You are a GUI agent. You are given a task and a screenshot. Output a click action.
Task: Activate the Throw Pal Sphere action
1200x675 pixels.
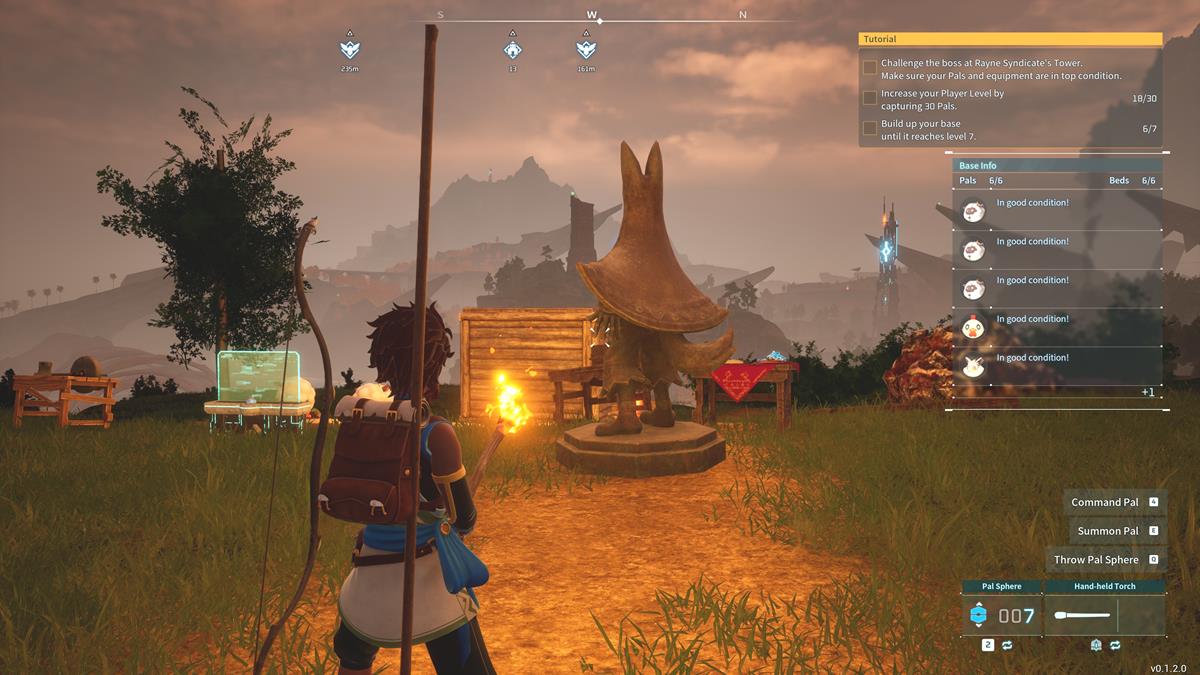[1106, 560]
